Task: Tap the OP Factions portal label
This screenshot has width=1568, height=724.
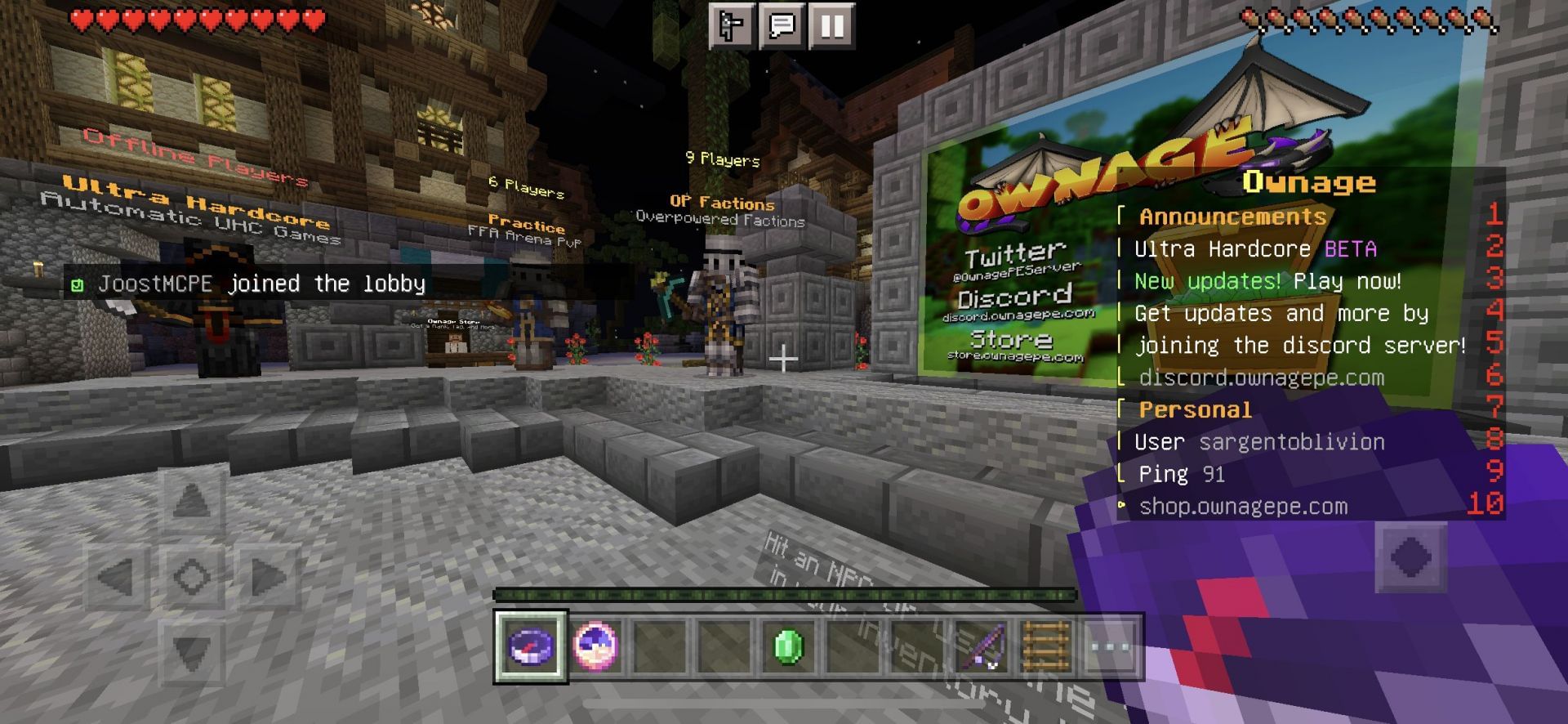Action: (721, 203)
